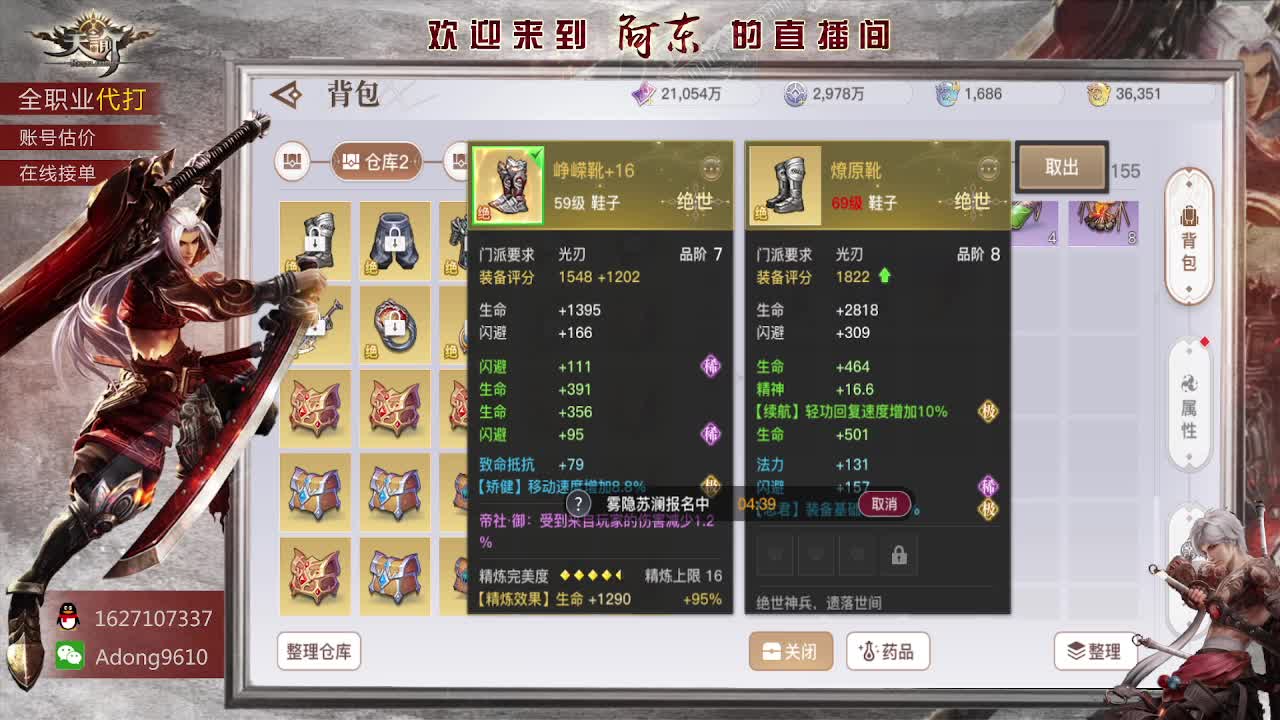Toggle the lock icon in 燎原靴 gem slots
This screenshot has height=720, width=1280.
tap(898, 557)
